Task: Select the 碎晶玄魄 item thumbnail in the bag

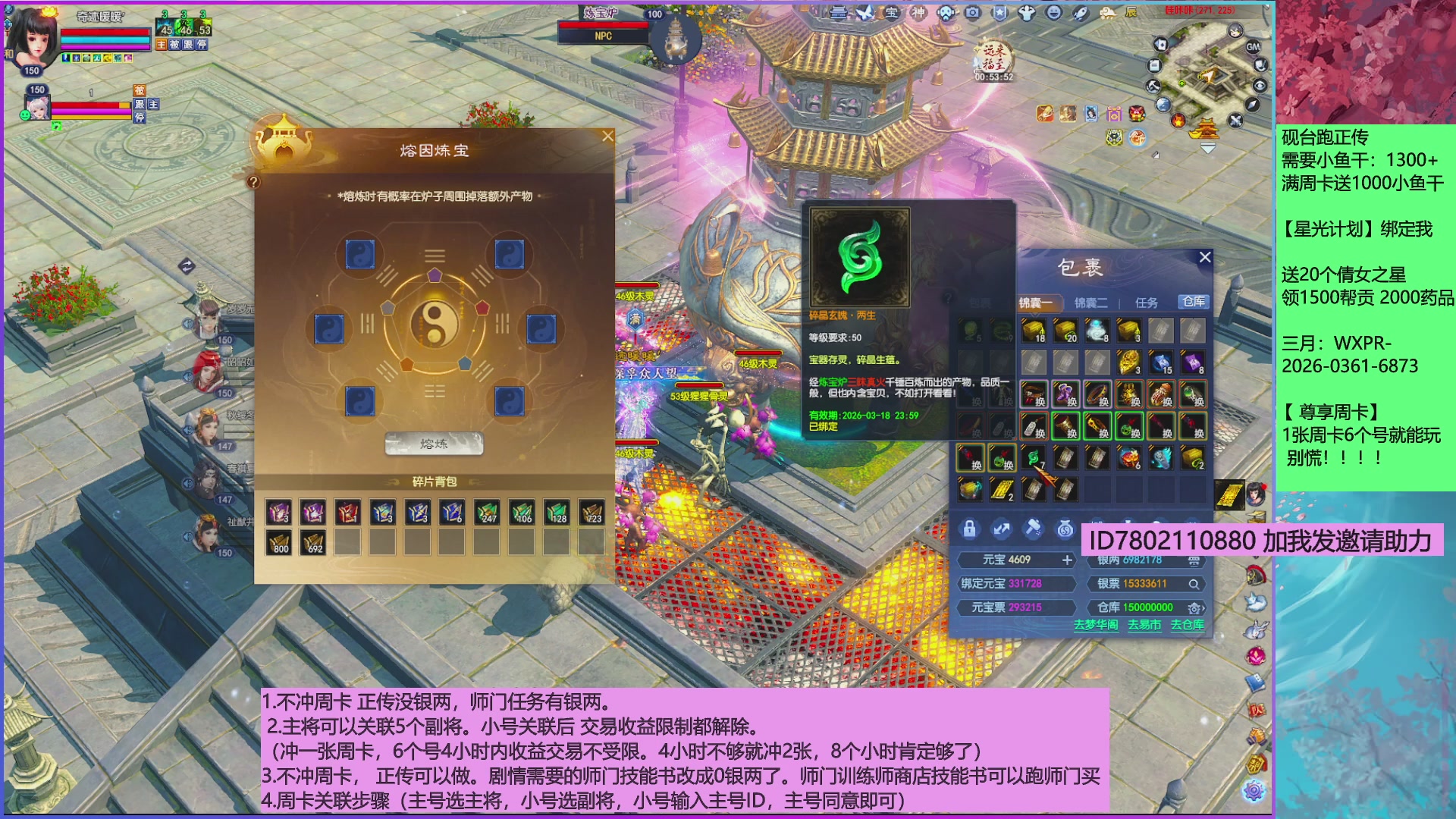Action: (1033, 458)
